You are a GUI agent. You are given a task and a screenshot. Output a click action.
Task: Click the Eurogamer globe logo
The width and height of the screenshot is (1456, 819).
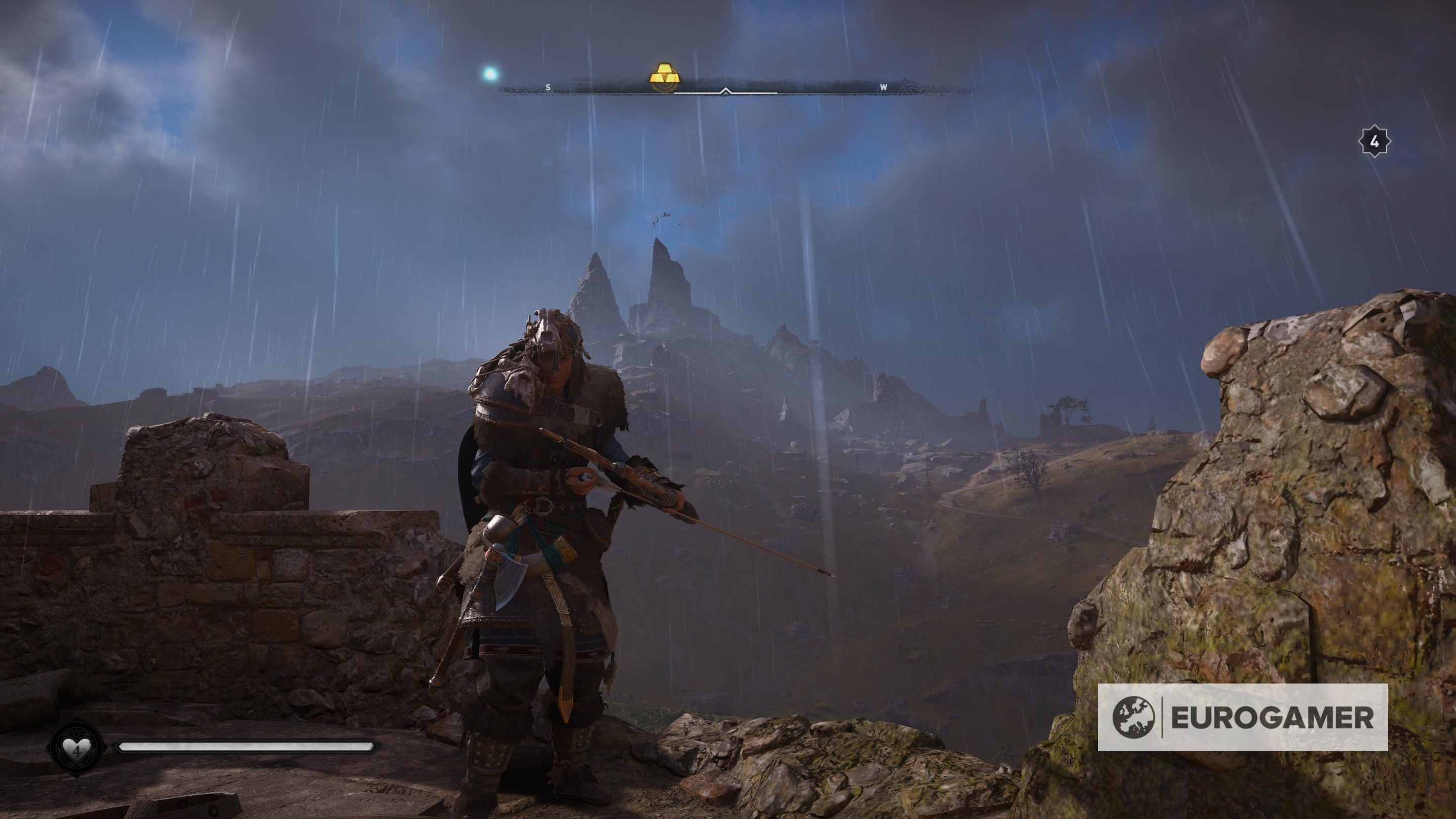point(1135,717)
